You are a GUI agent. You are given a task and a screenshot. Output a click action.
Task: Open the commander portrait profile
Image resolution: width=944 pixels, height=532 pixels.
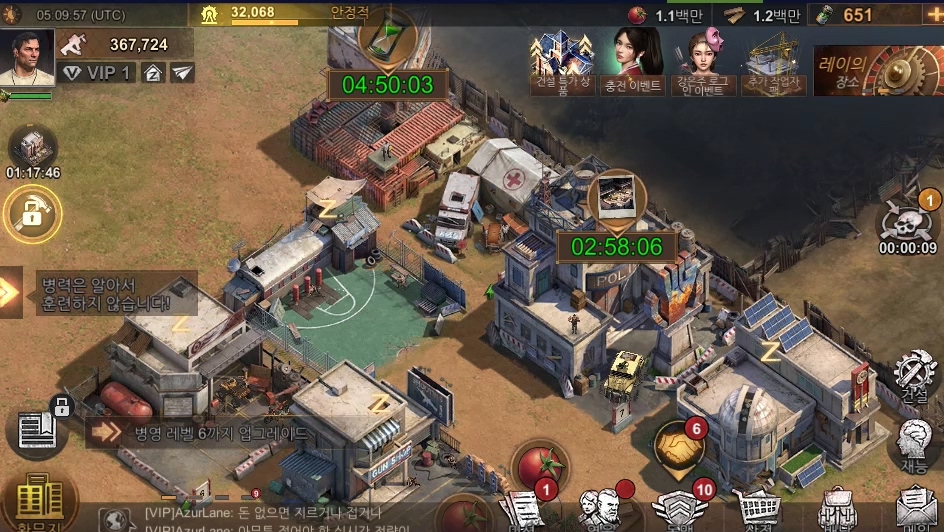click(27, 56)
